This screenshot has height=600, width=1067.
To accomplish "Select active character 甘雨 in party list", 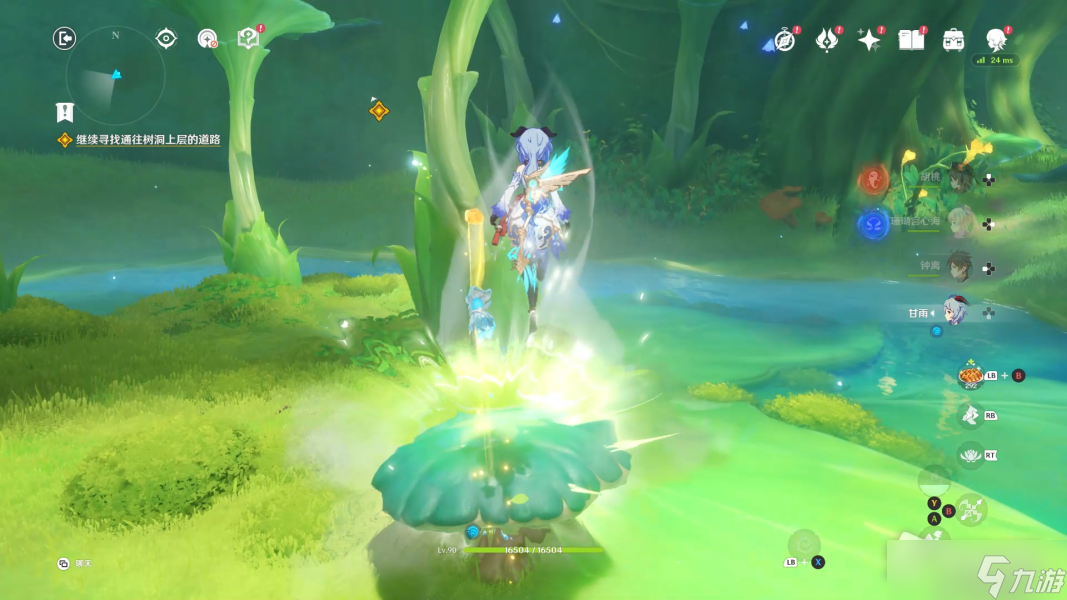I will tap(956, 312).
